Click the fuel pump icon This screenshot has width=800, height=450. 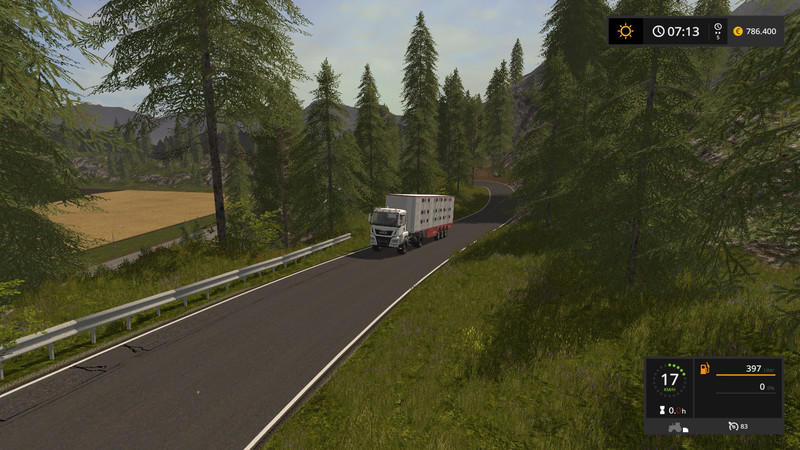click(704, 370)
